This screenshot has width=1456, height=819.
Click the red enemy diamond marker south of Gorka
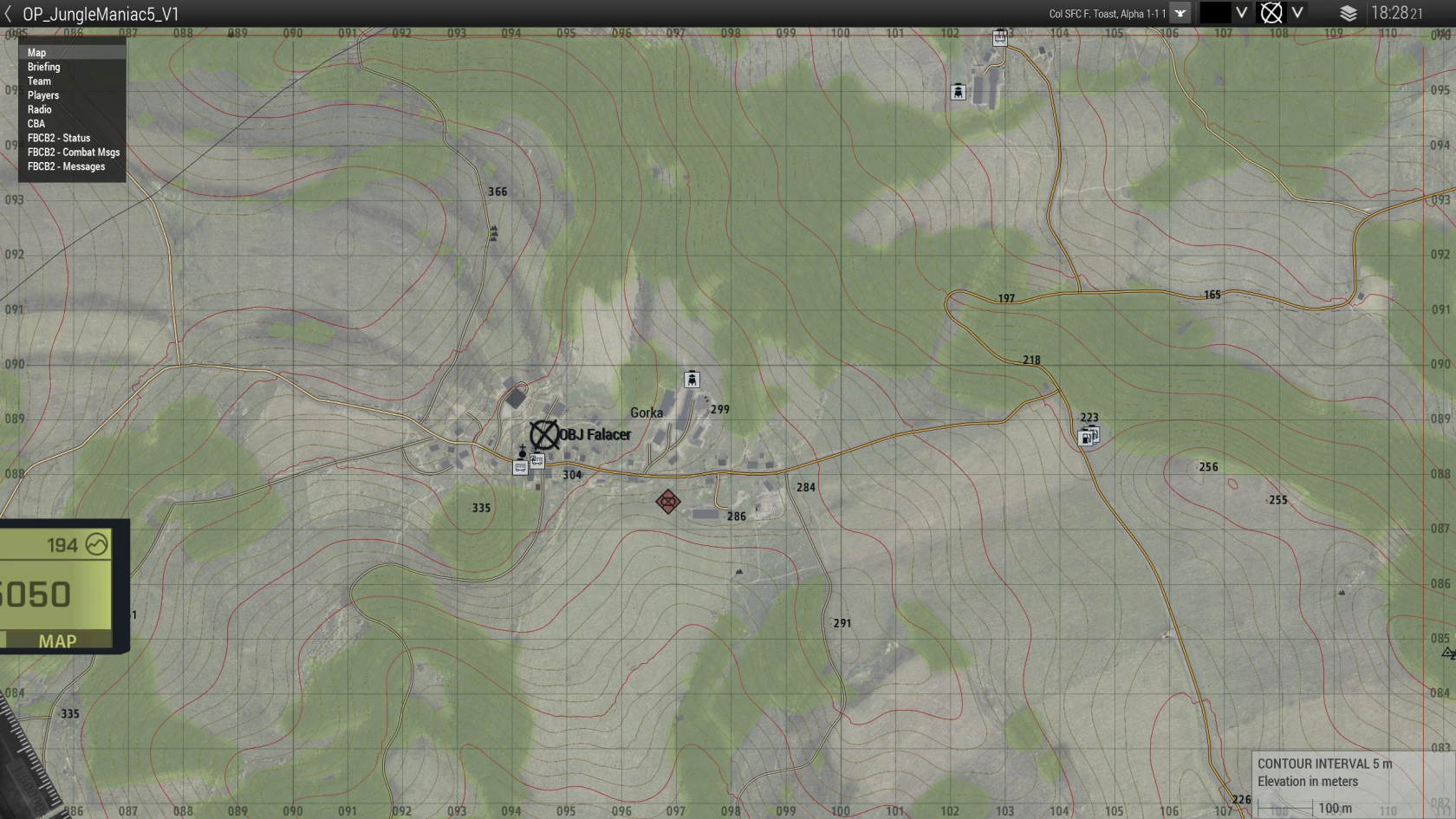(667, 501)
